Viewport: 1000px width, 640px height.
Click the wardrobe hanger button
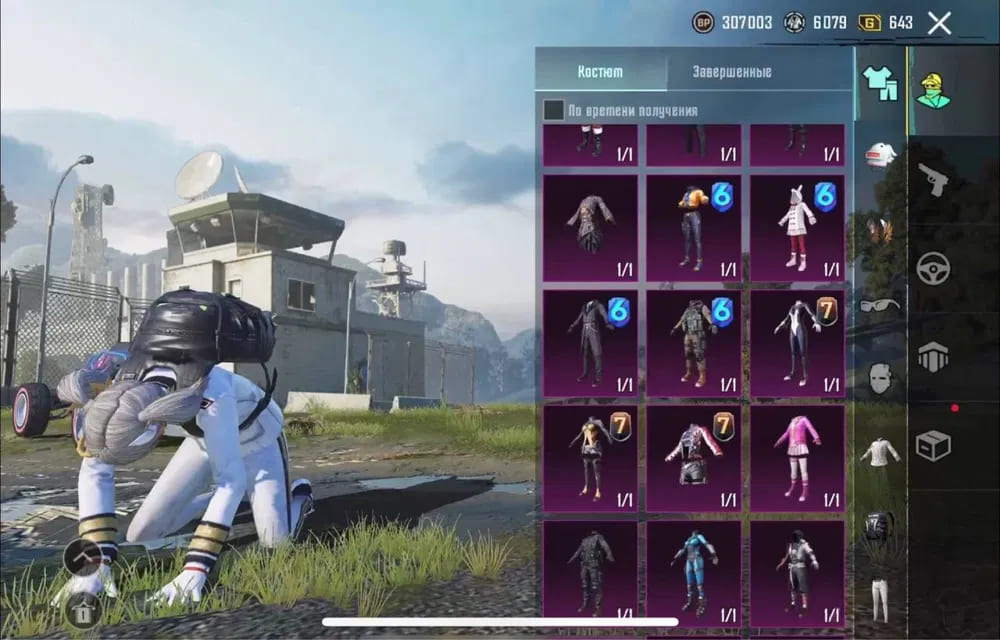(83, 607)
